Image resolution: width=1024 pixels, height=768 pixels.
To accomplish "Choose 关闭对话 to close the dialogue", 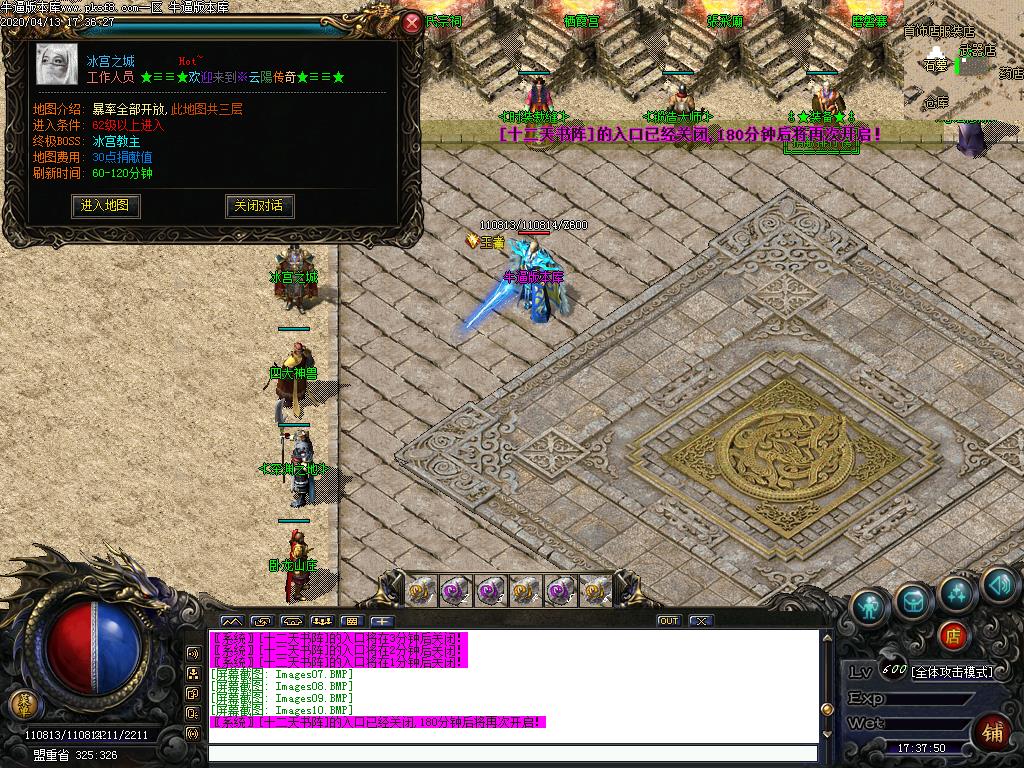I will click(258, 206).
